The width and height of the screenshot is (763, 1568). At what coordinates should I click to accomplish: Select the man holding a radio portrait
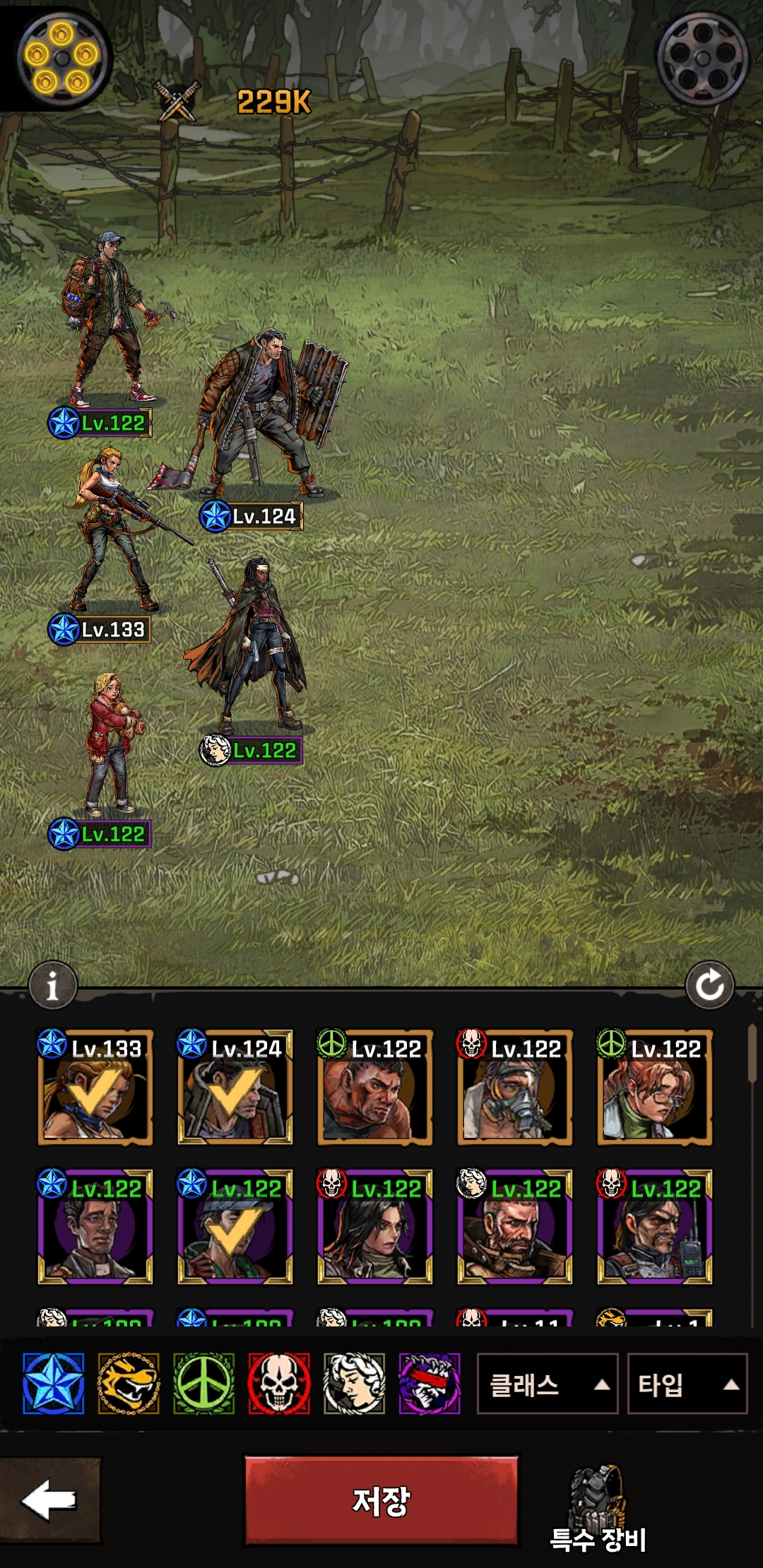(654, 1228)
